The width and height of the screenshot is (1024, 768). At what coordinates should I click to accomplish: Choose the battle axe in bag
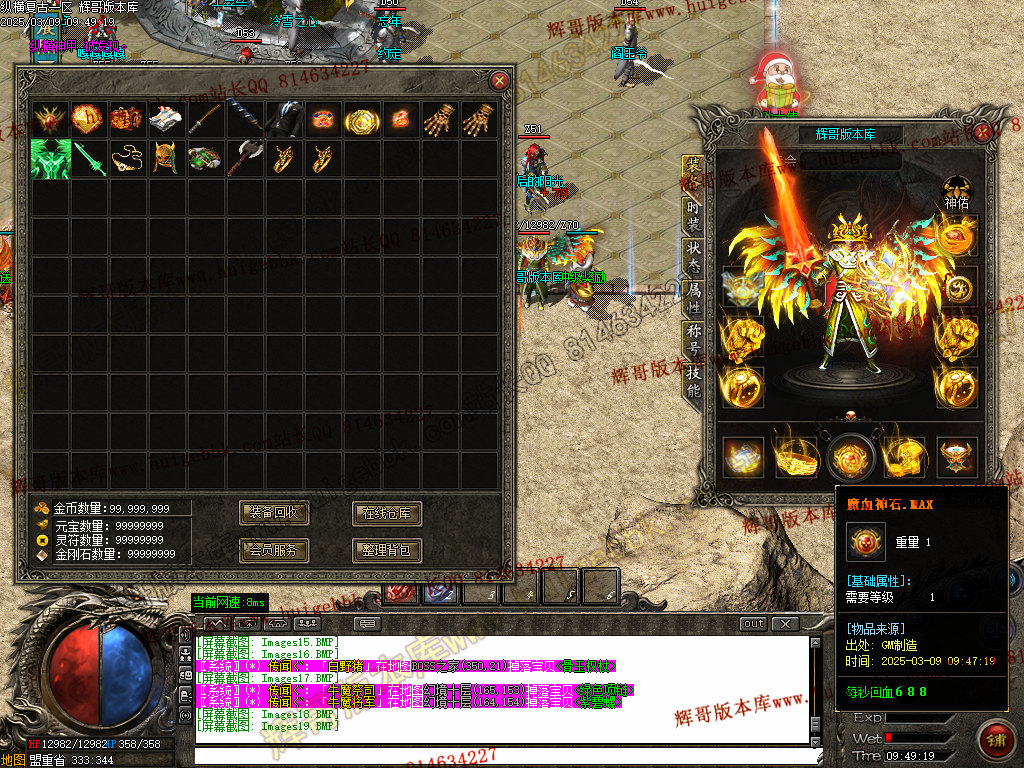(x=244, y=158)
